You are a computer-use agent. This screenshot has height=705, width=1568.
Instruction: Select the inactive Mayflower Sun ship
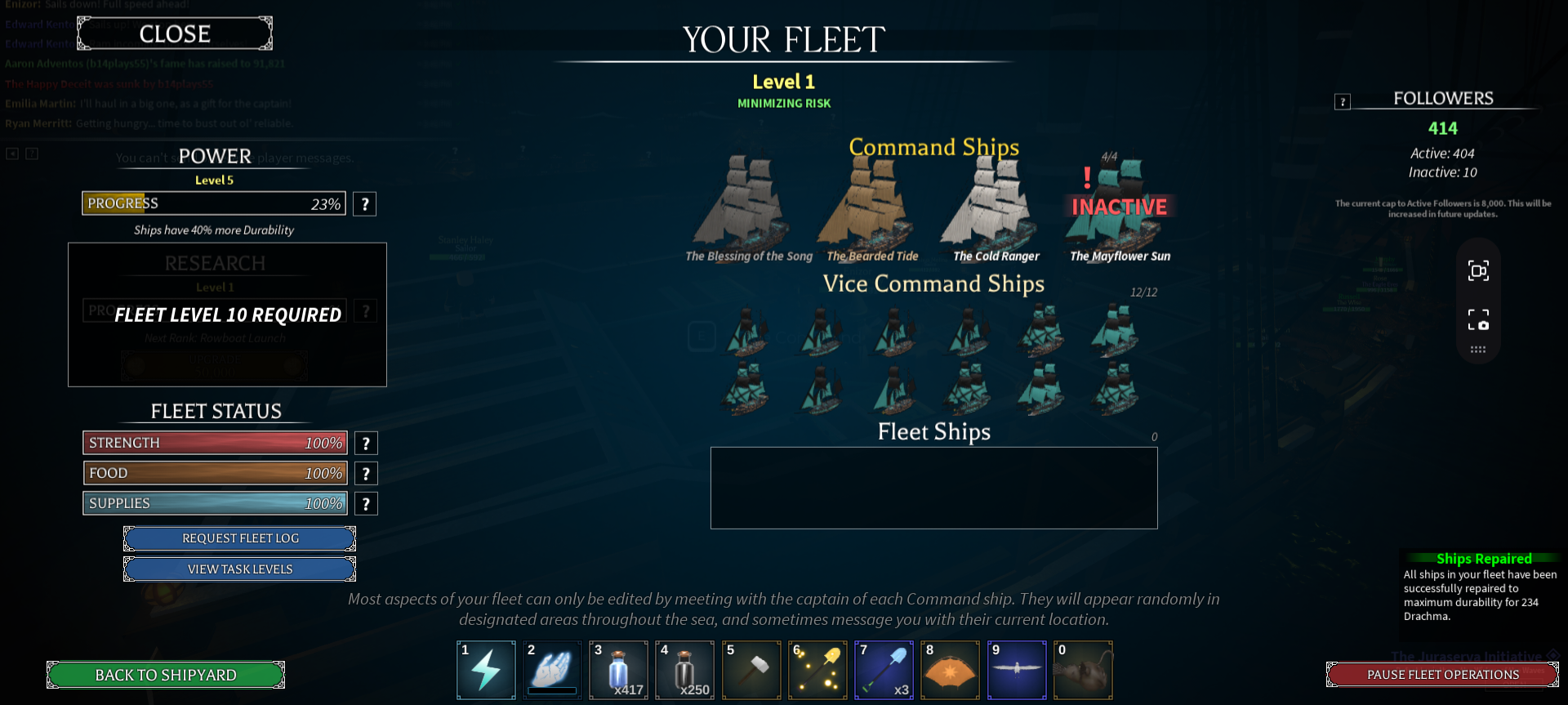(1119, 208)
